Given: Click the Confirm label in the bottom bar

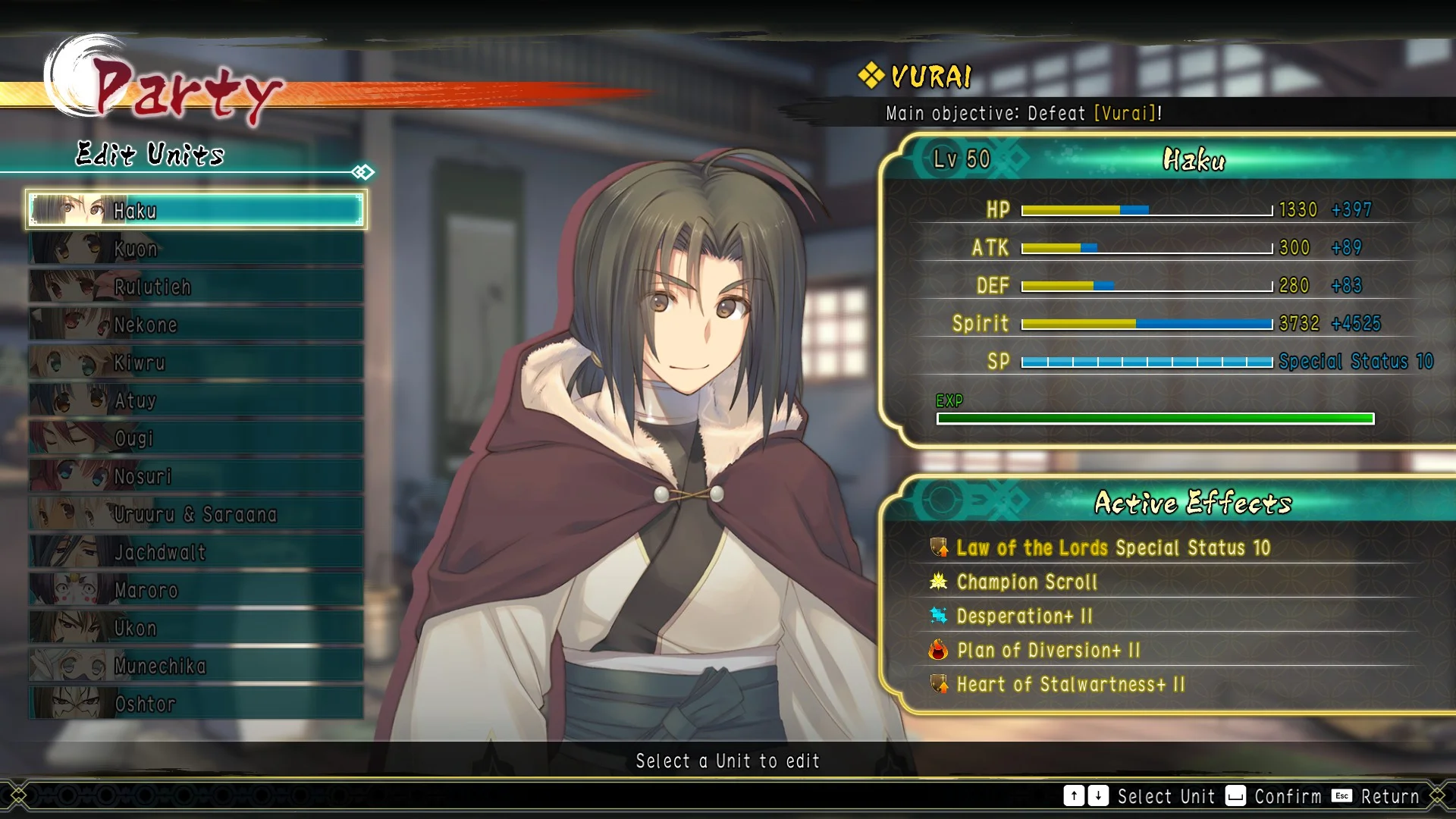Looking at the screenshot, I should 1288,796.
